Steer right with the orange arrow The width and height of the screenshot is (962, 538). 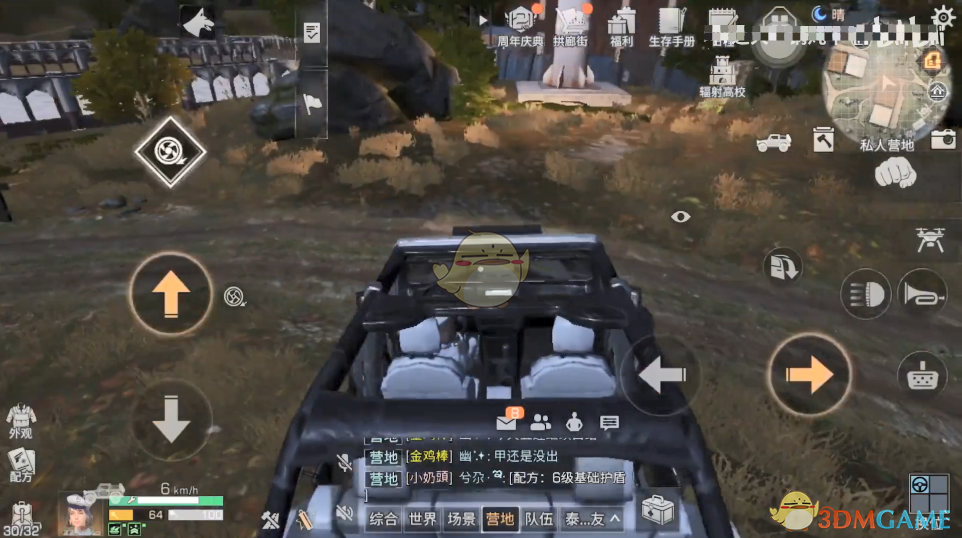(809, 375)
